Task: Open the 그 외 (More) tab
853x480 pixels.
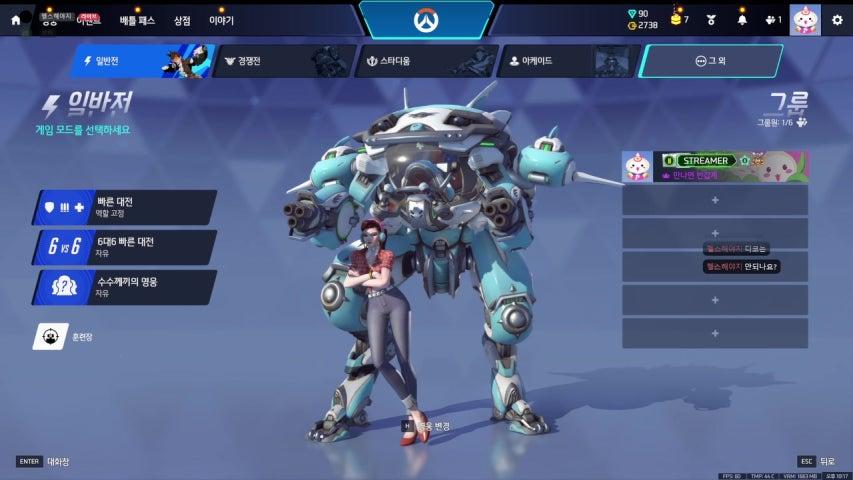Action: [709, 61]
